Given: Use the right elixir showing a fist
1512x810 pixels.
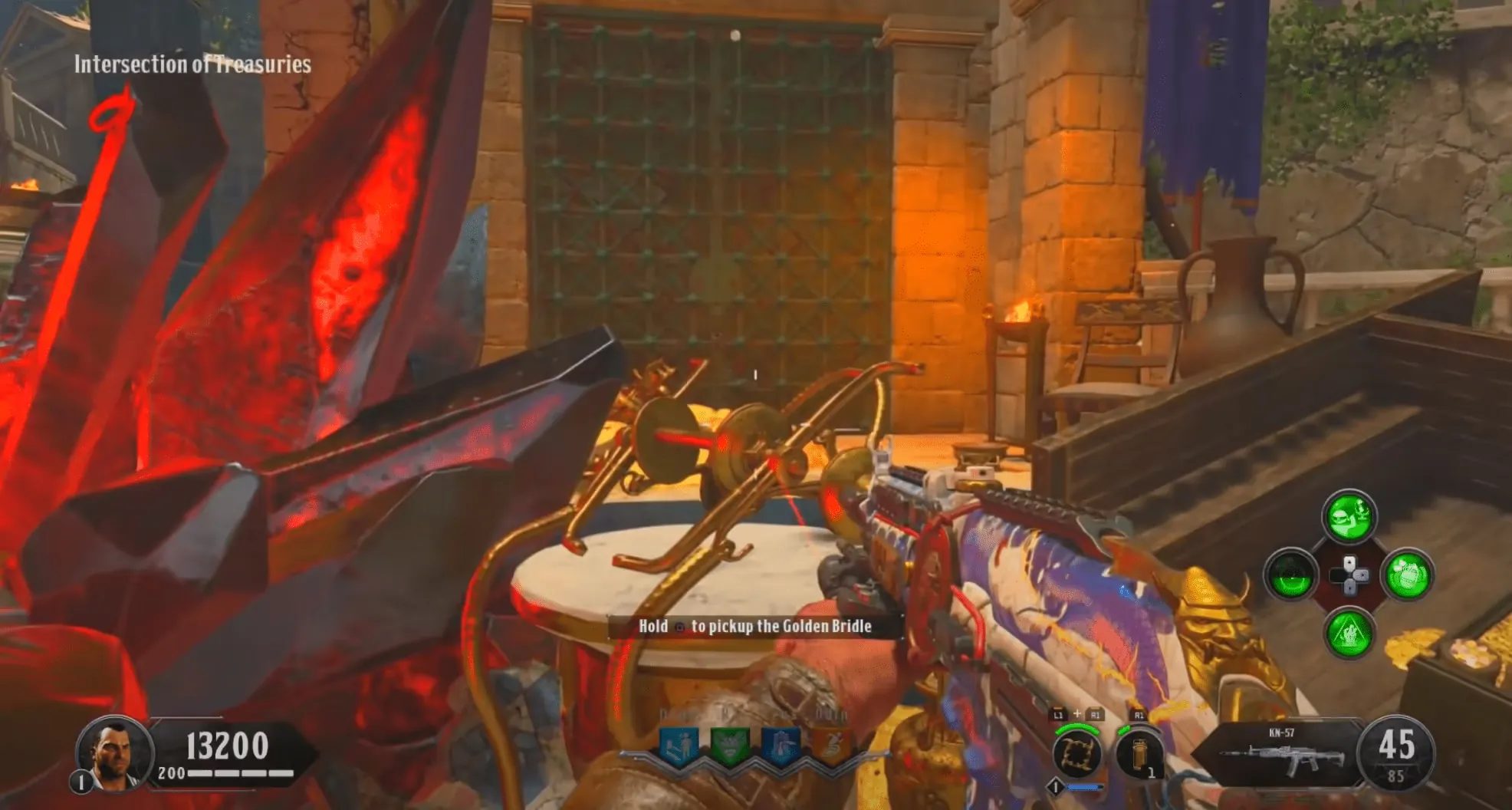Looking at the screenshot, I should click(1408, 575).
